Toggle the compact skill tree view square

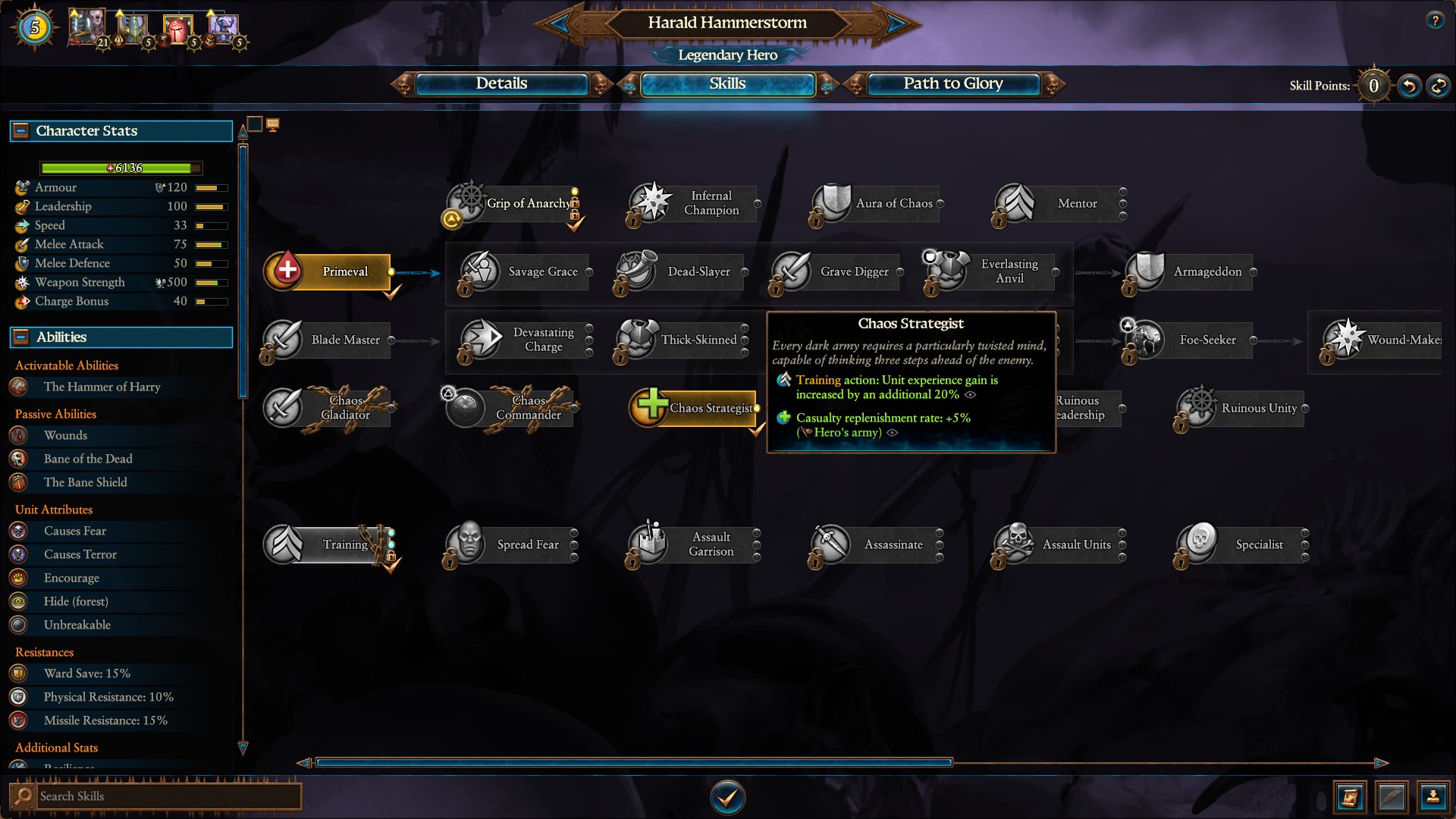click(255, 124)
